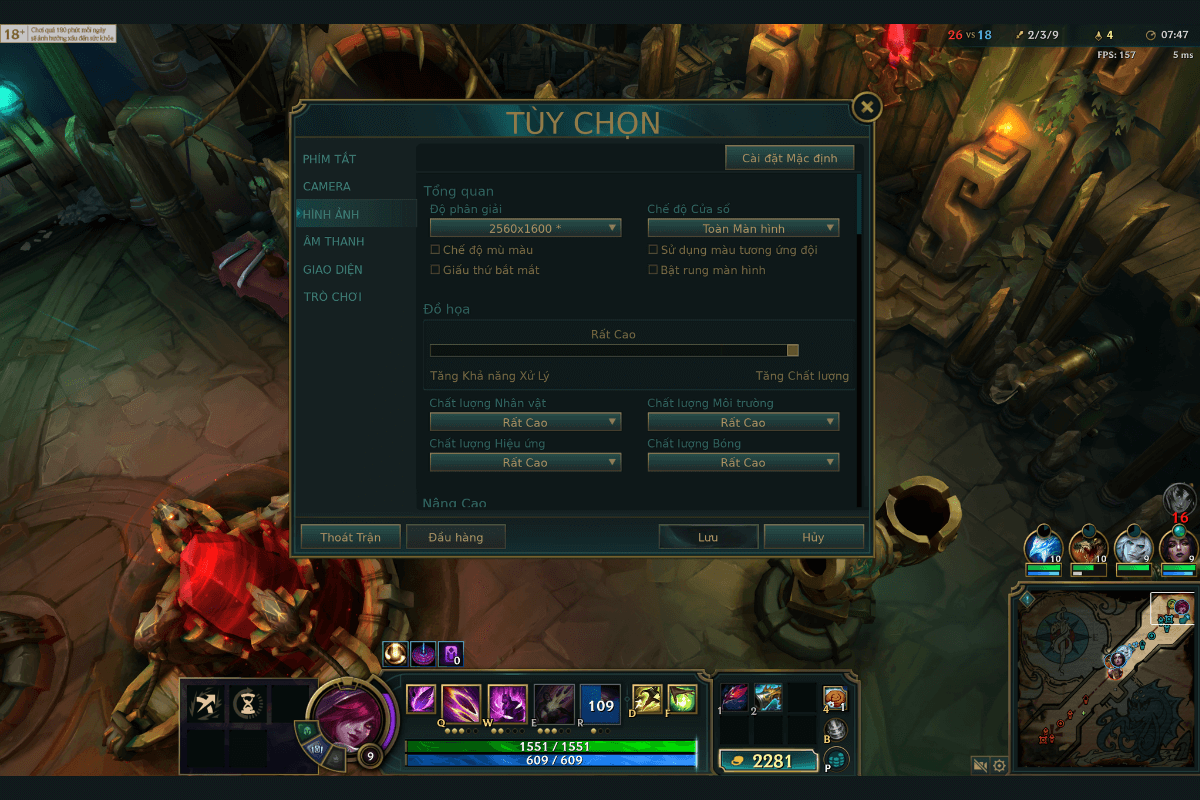1200x800 pixels.
Task: Choose the Đầu hàng surrender button
Action: [455, 537]
